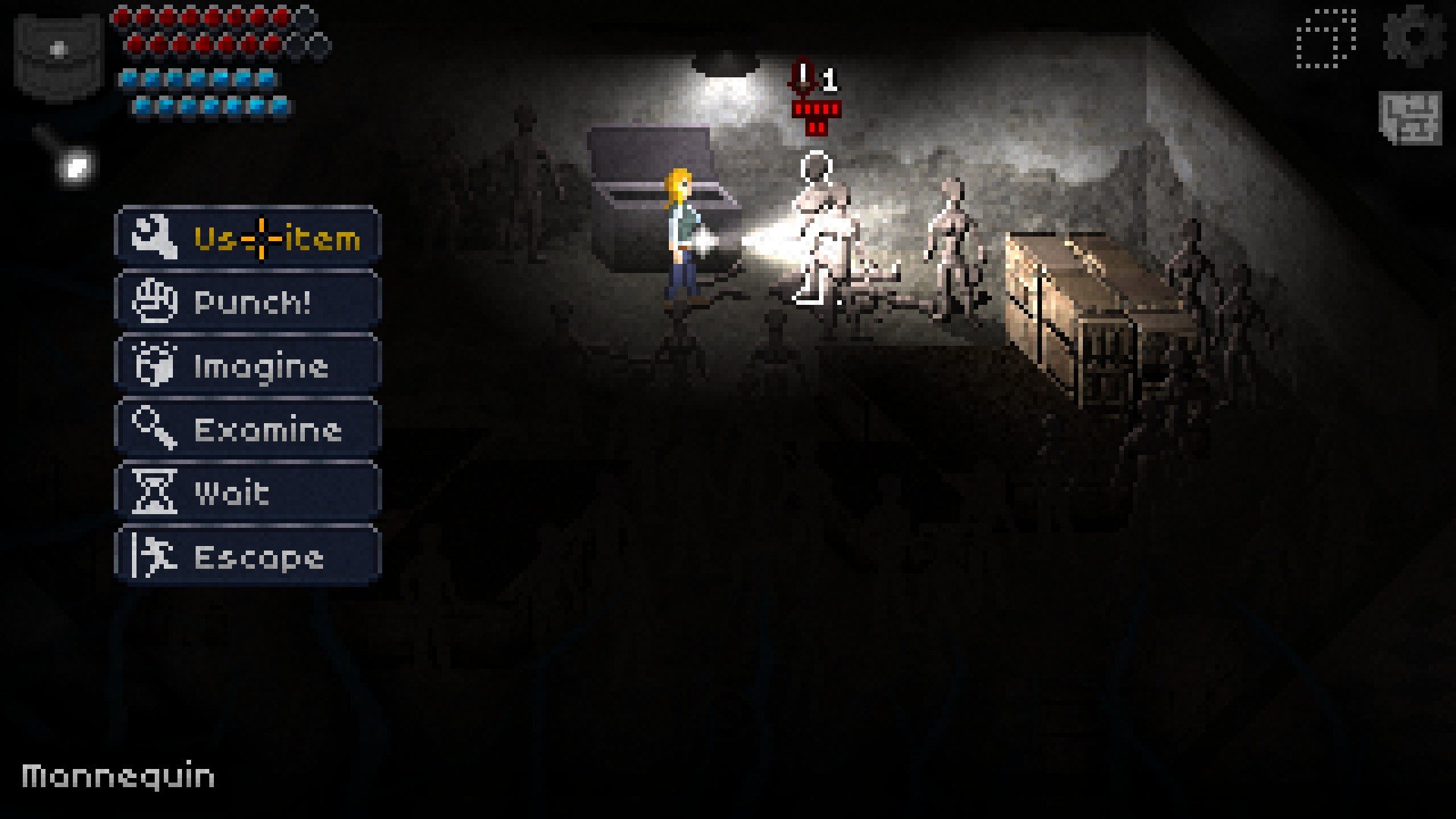Pick the Imagine action
The width and height of the screenshot is (1456, 819).
247,366
